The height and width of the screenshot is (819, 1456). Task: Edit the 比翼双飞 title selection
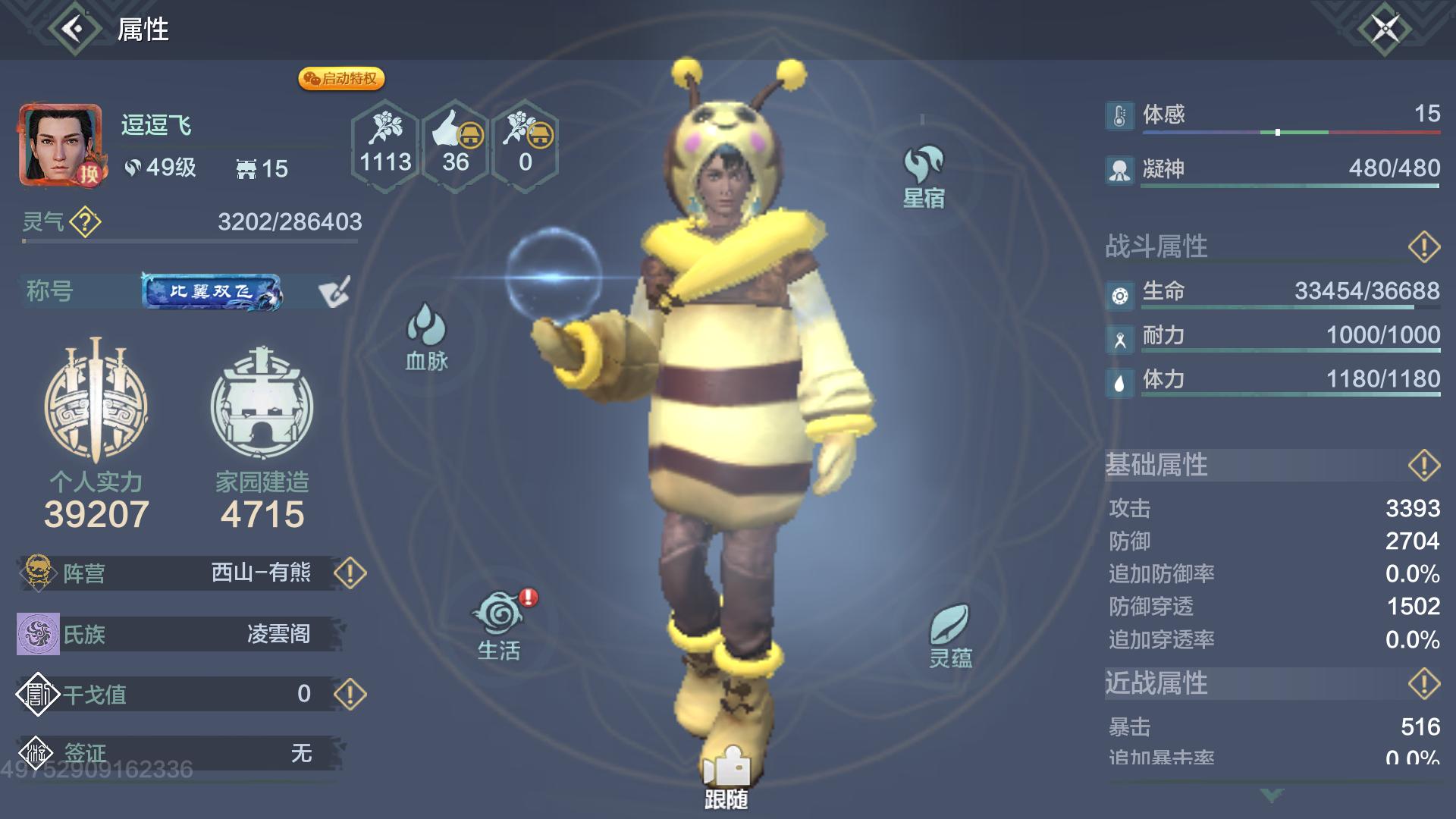click(x=334, y=290)
